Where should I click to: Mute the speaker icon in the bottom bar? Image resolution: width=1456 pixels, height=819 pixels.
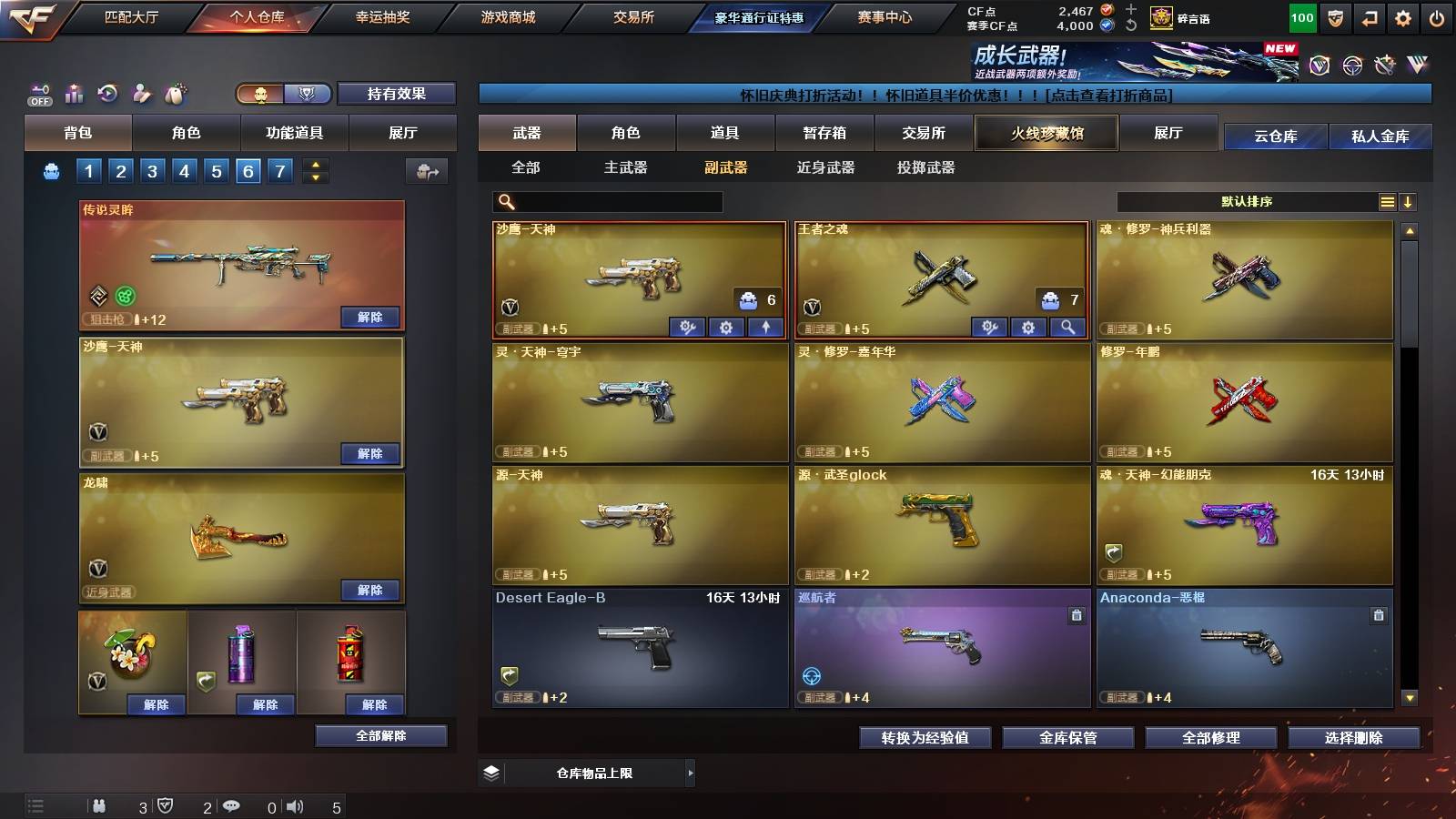(296, 805)
